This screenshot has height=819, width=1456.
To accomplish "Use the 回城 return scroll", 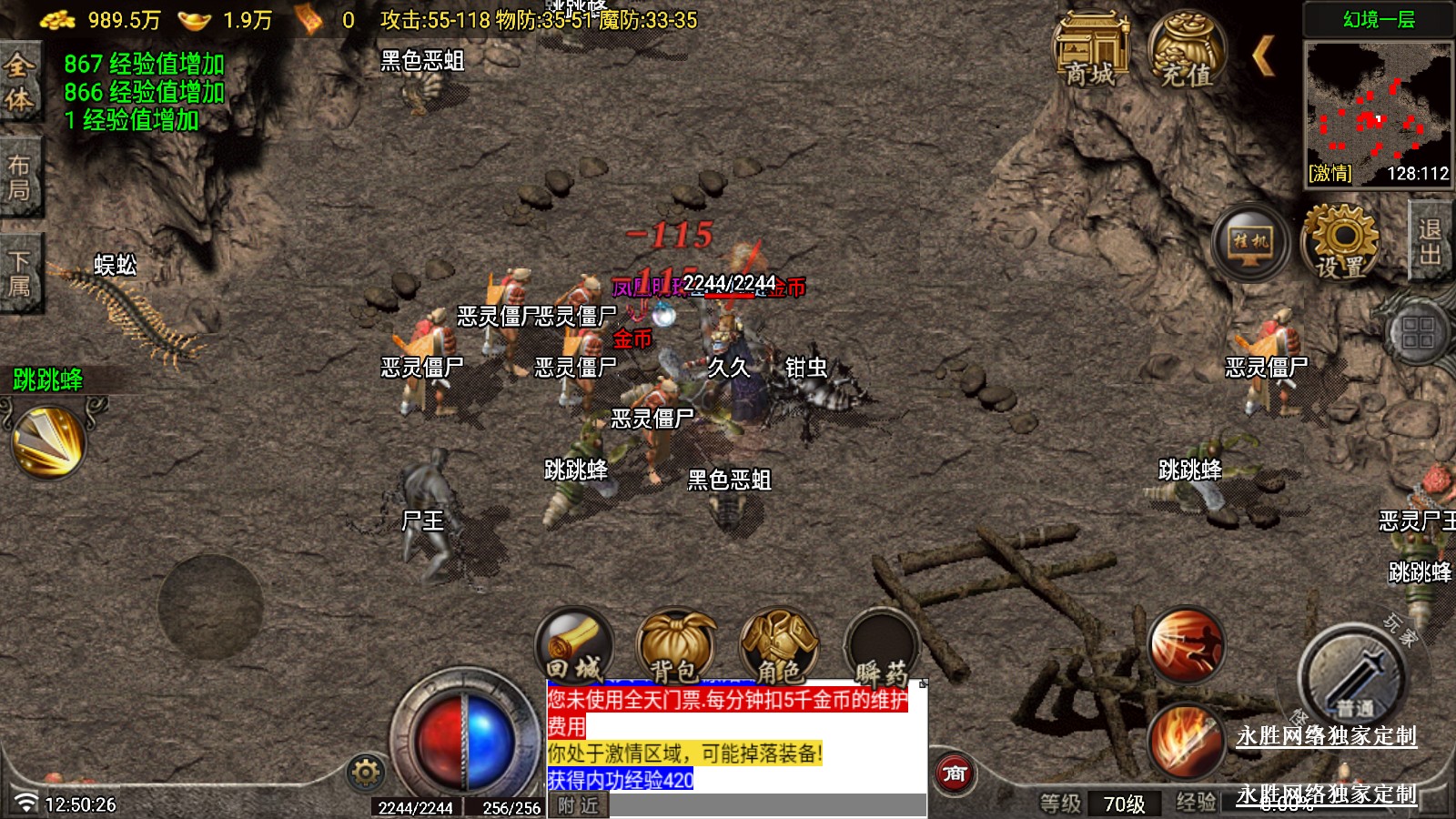I will 574,646.
